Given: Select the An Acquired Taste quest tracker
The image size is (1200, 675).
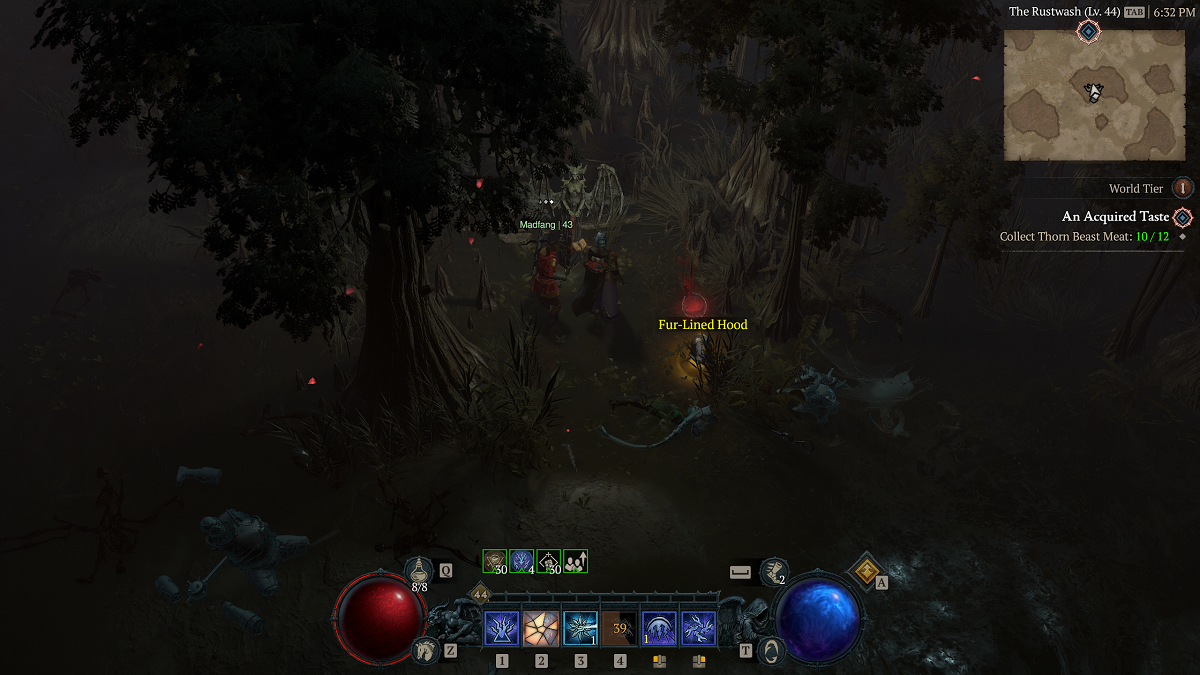Looking at the screenshot, I should pos(1115,216).
